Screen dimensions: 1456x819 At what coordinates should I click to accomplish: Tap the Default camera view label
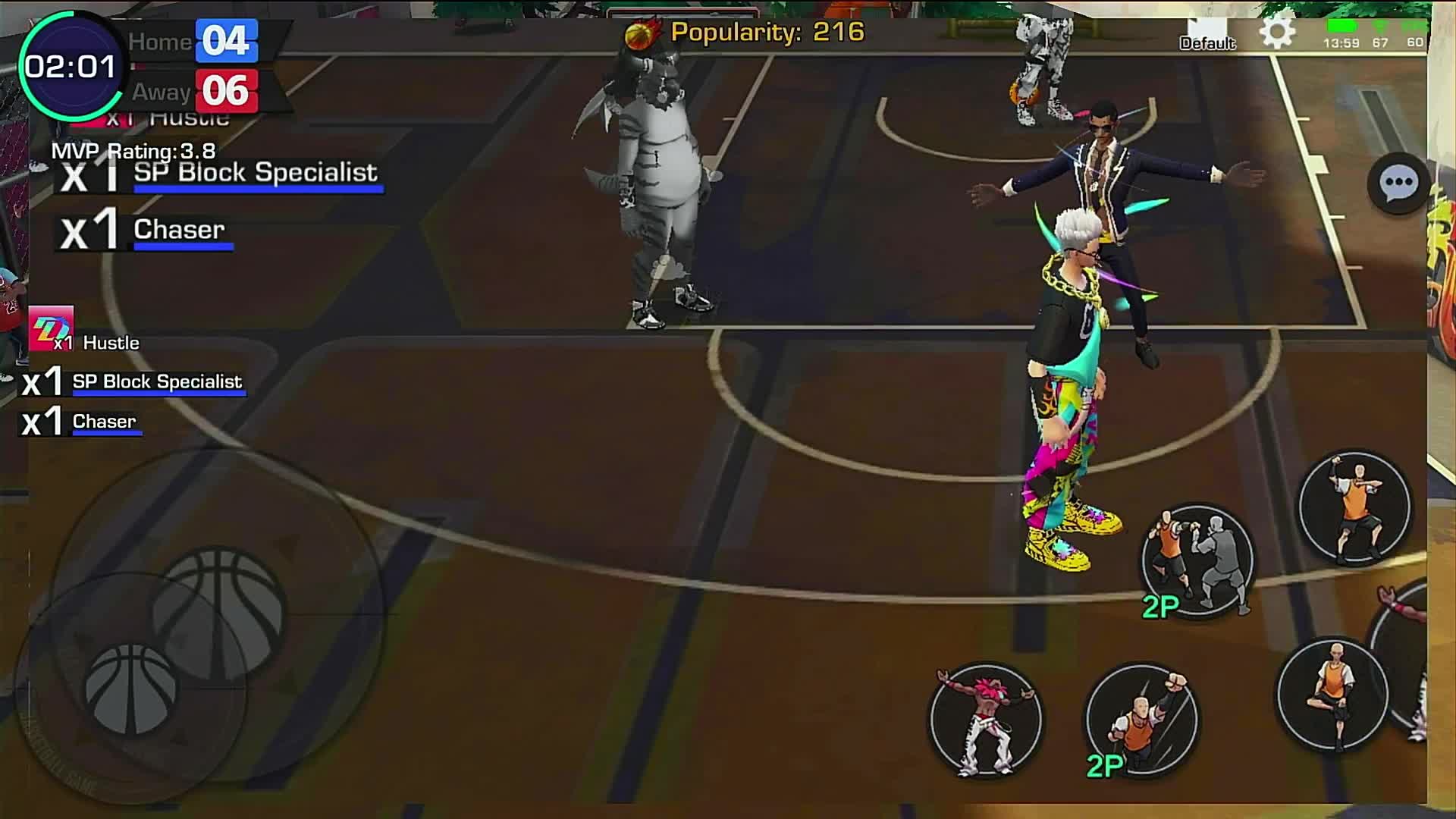coord(1207,43)
